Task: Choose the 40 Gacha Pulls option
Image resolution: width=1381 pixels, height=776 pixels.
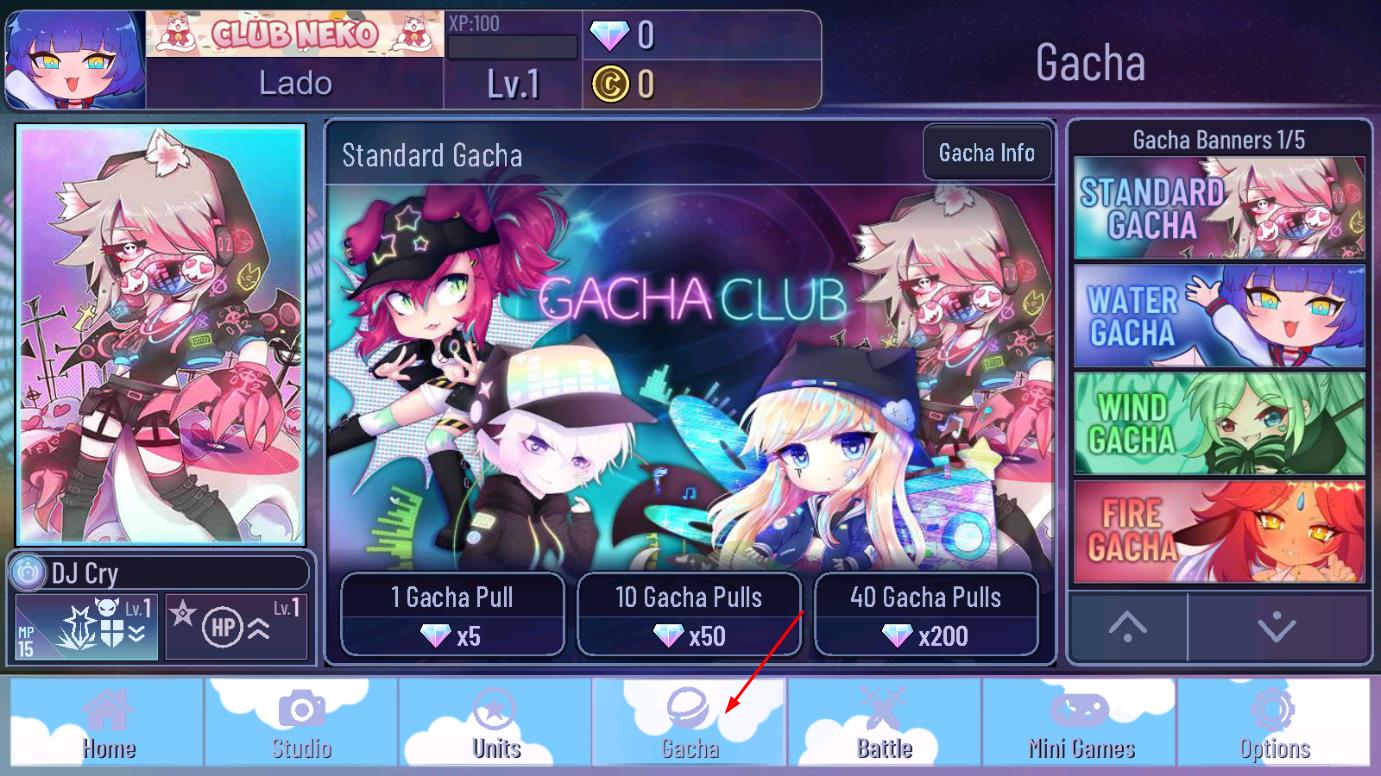Action: (926, 614)
